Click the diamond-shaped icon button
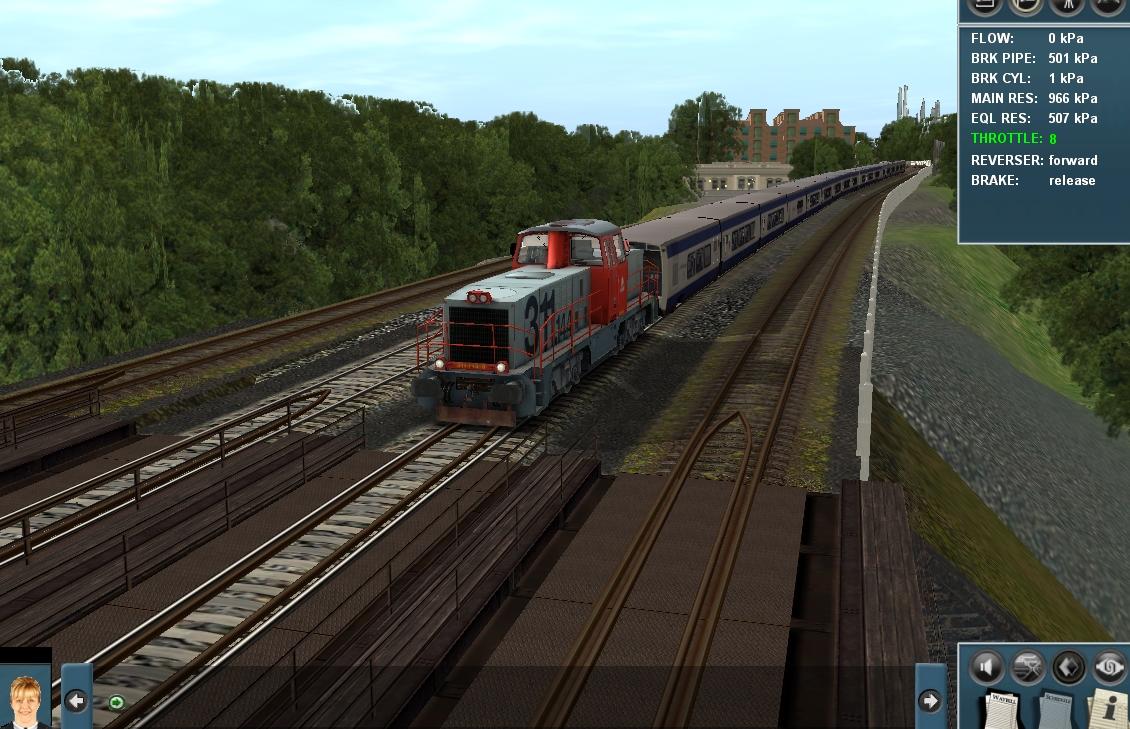 1068,667
